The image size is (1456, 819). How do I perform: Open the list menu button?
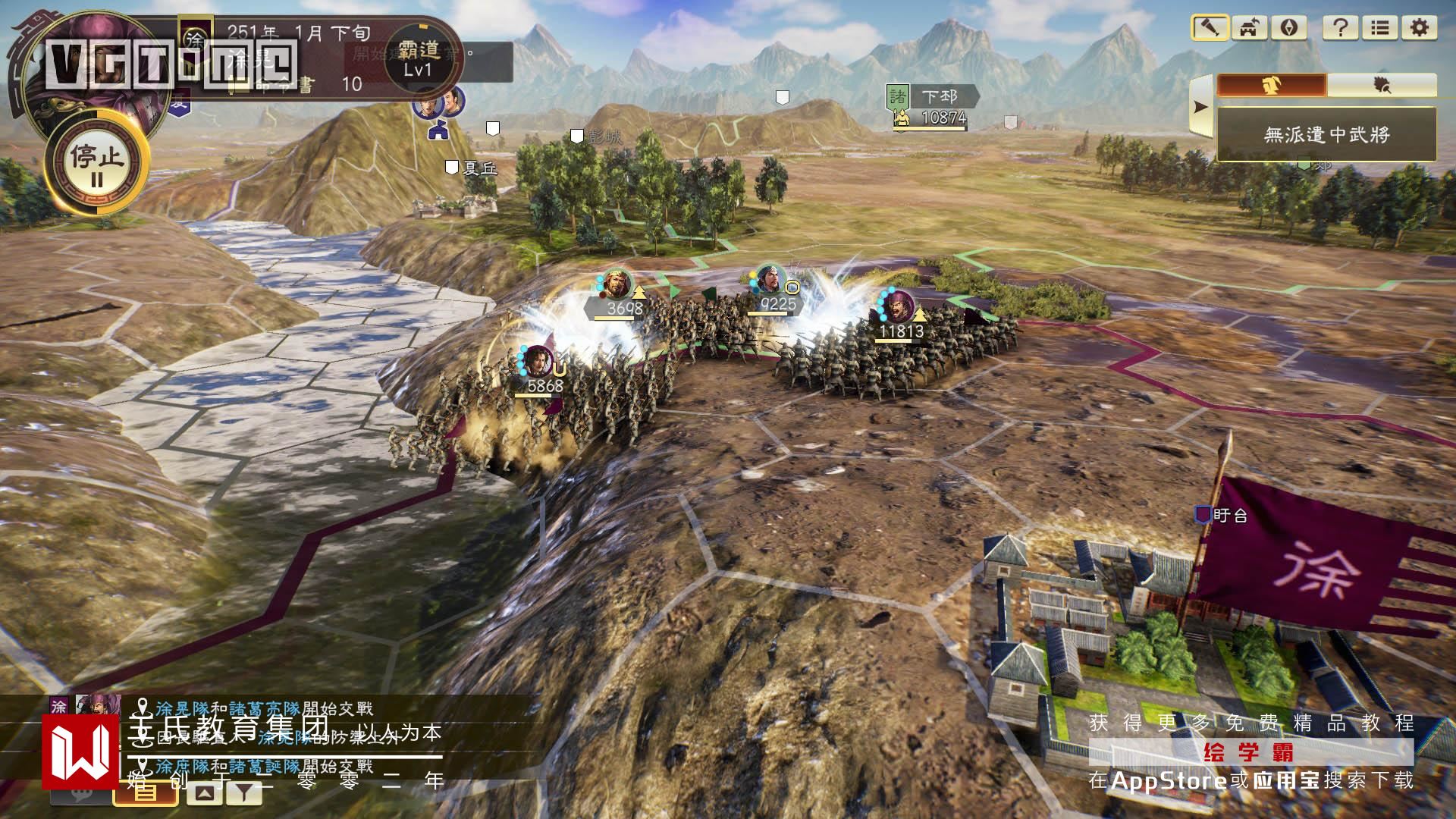[1380, 28]
